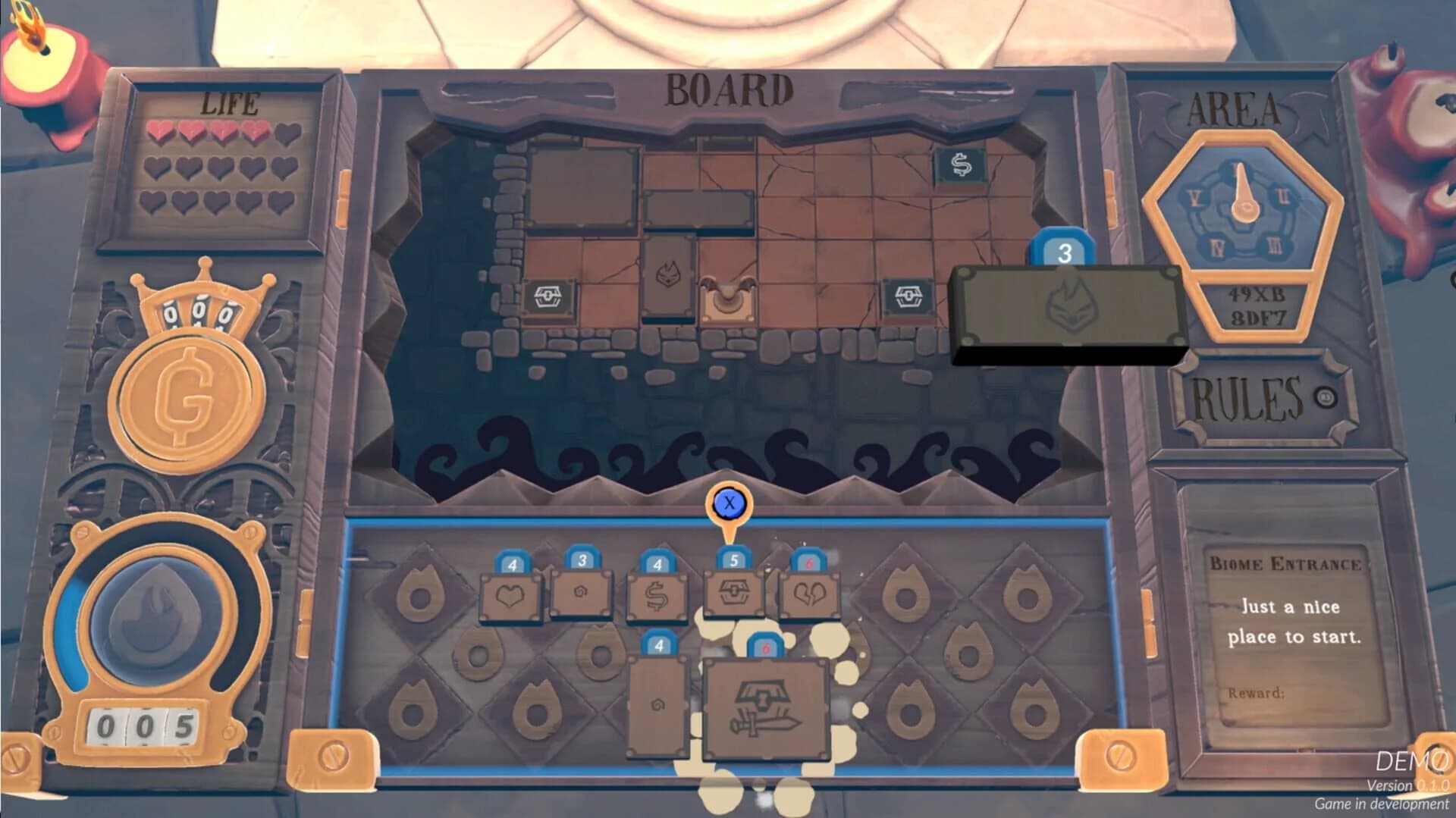Viewport: 1456px width, 818px height.
Task: Cancel tile placement with the X button
Action: click(x=729, y=502)
